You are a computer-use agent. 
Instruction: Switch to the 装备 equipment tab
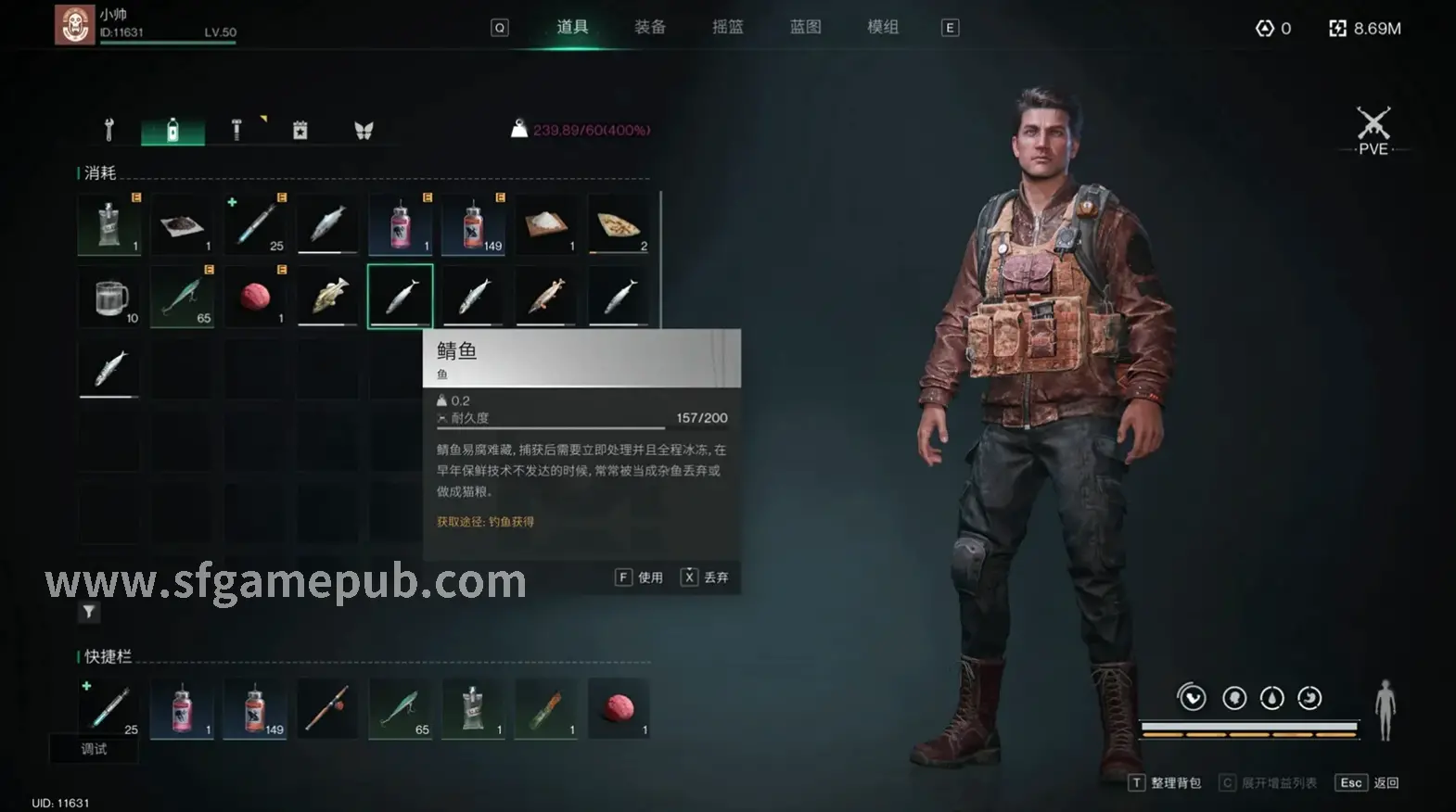[650, 27]
